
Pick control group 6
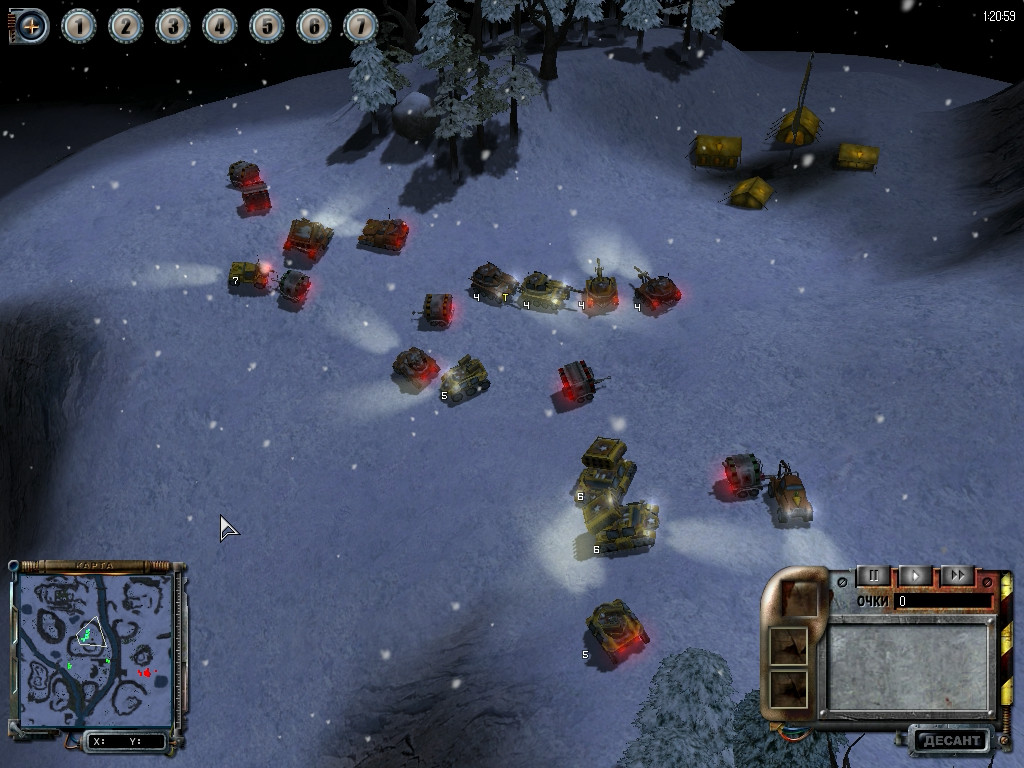pyautogui.click(x=314, y=26)
